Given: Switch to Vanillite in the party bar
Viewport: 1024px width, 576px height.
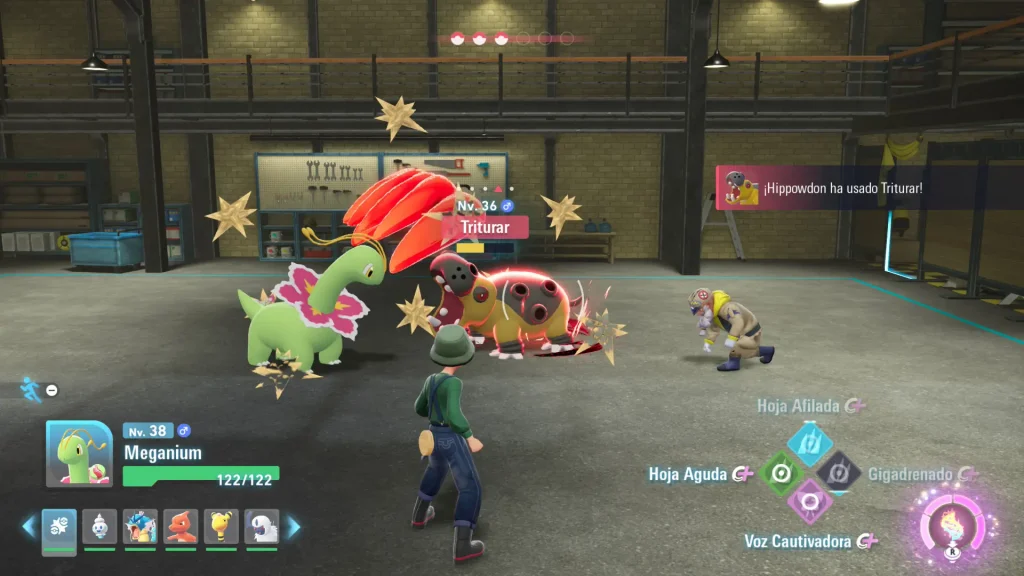Looking at the screenshot, I should point(99,527).
